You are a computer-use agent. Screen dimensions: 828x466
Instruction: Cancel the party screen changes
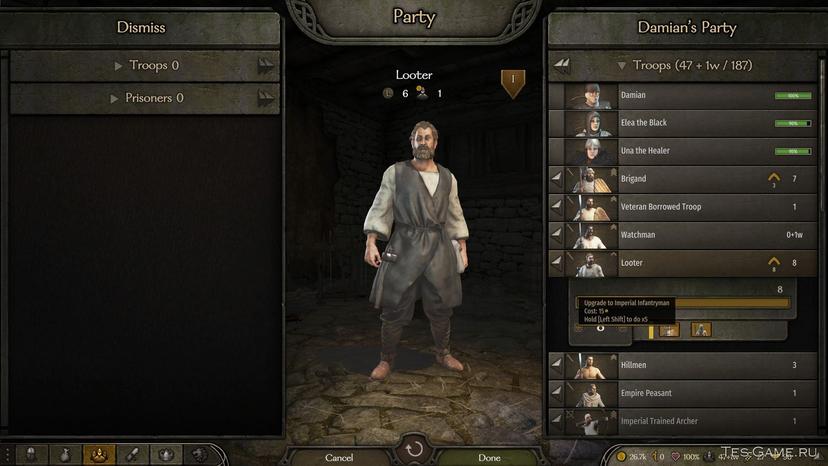339,457
